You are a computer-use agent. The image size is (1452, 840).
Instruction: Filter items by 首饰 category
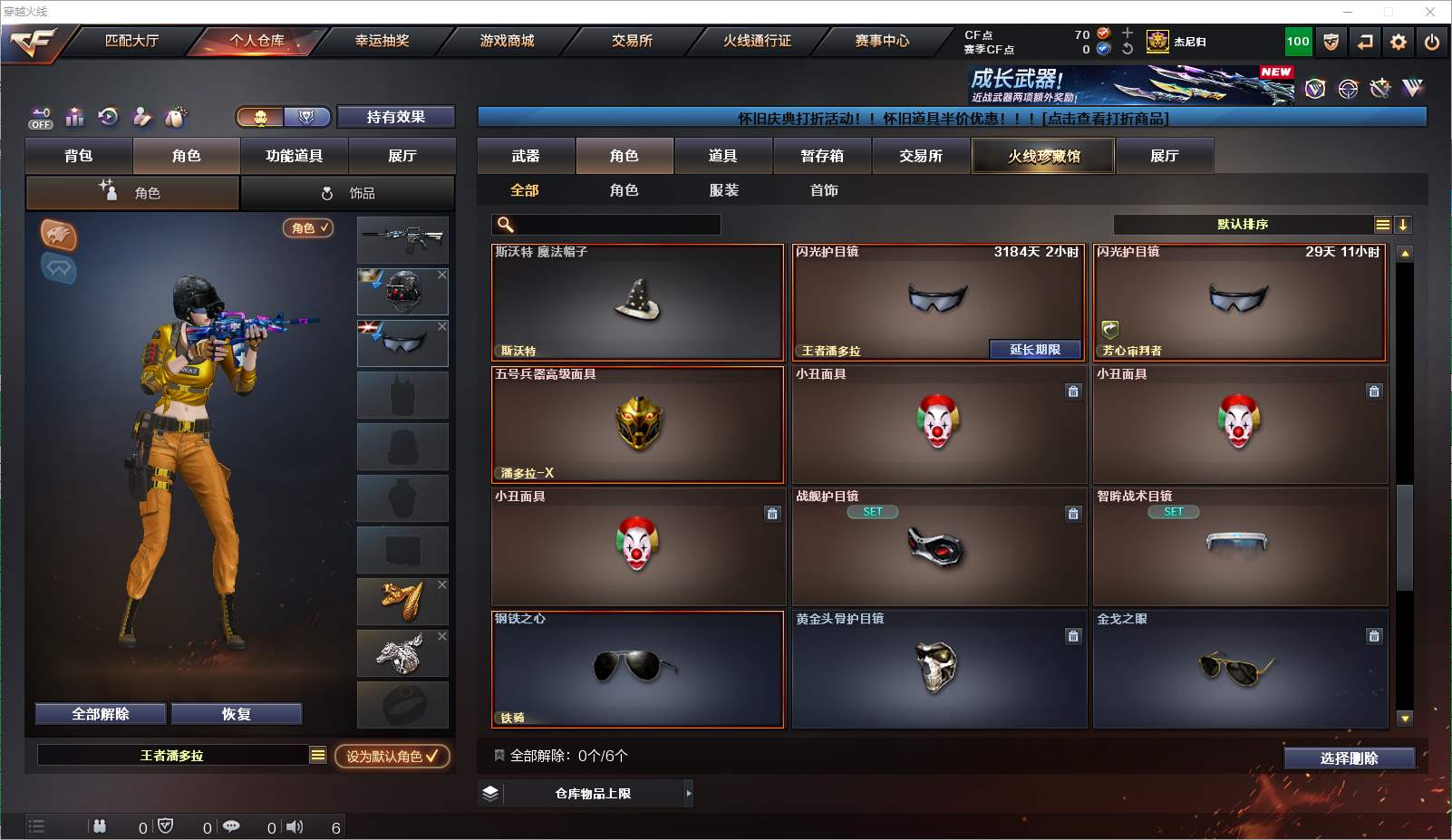[x=824, y=190]
